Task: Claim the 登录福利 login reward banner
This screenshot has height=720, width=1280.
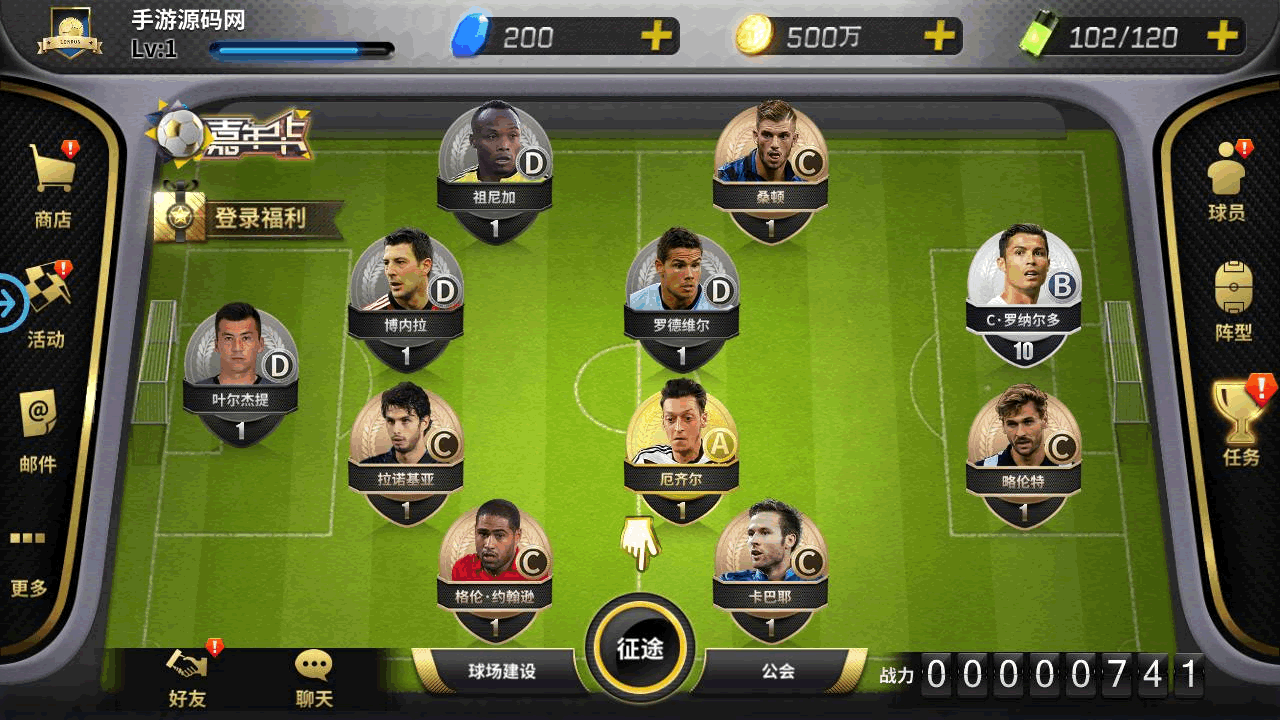Action: point(250,218)
